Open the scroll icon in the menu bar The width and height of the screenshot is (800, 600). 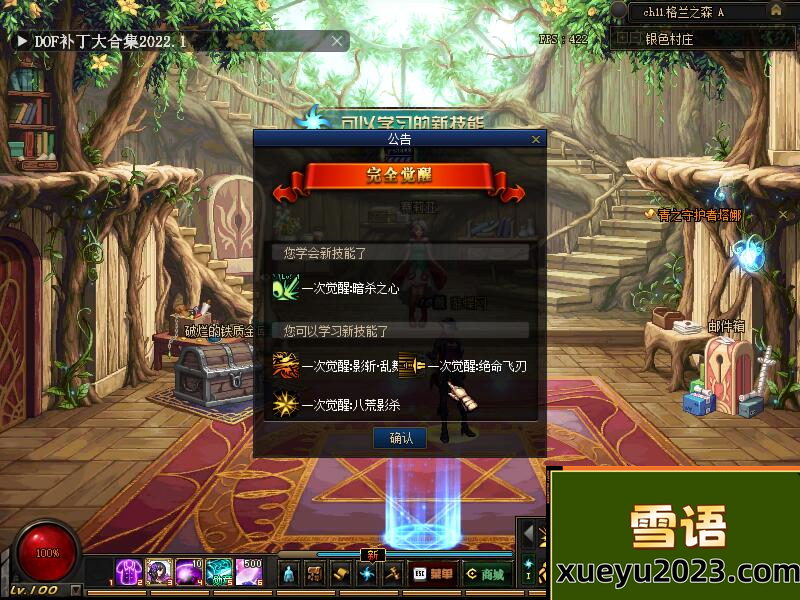point(341,574)
